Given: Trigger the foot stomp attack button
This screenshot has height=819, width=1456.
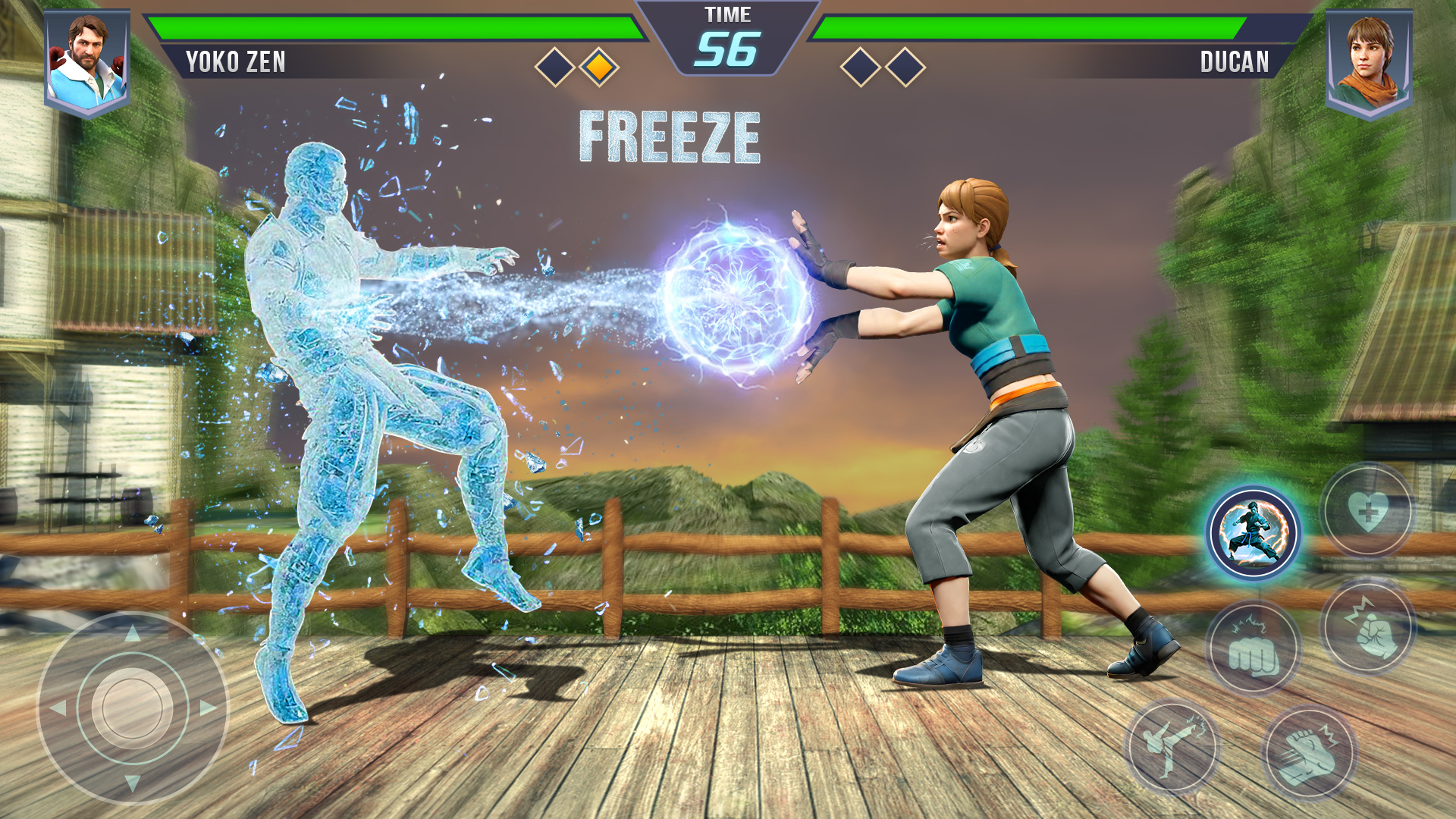Looking at the screenshot, I should click(x=1310, y=753).
